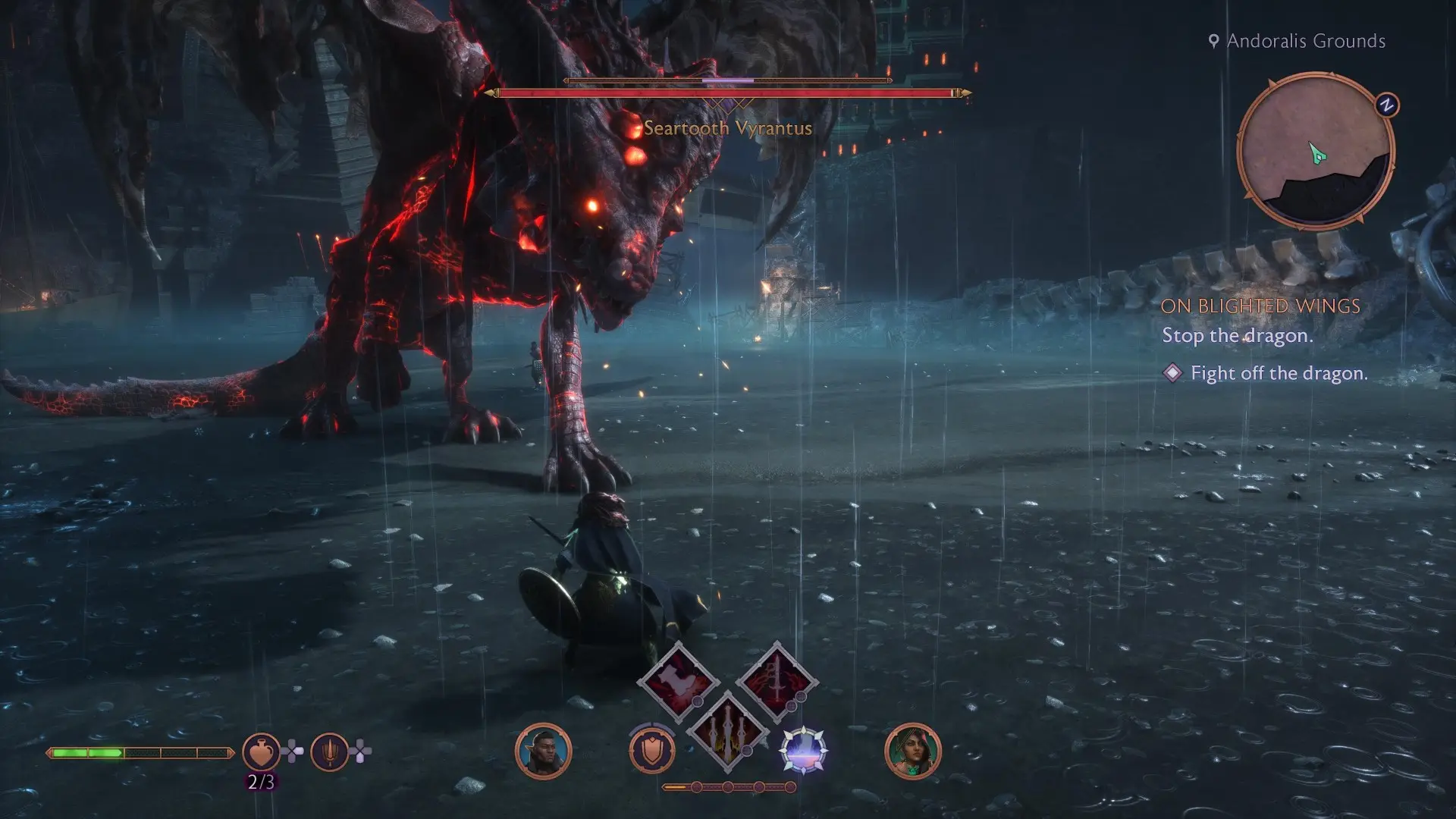Select the hooded female companion portrait
This screenshot has height=819, width=1456.
(912, 752)
